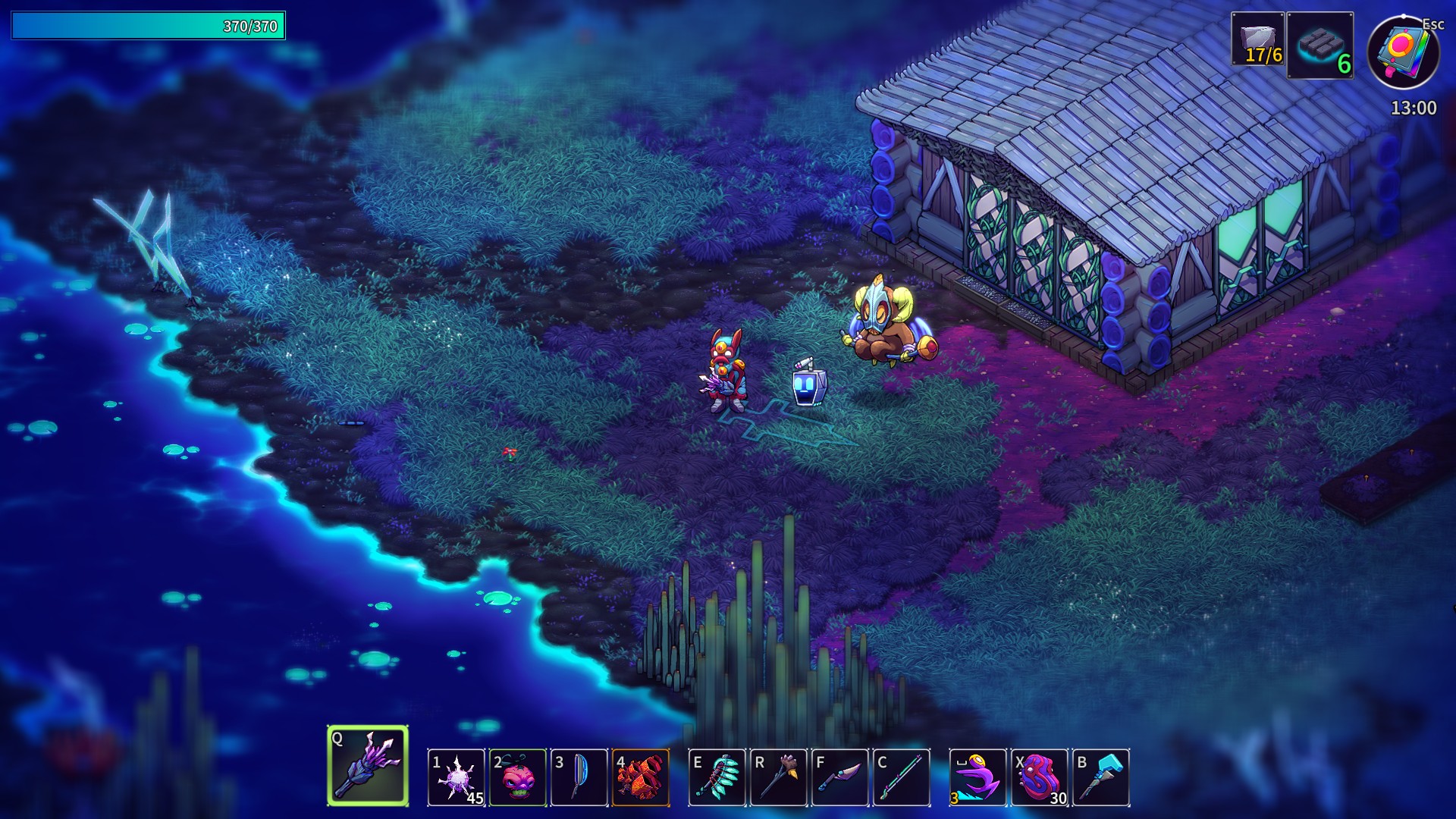Select the purple crystal mace weapon slot
1456x819 pixels.
point(368,766)
